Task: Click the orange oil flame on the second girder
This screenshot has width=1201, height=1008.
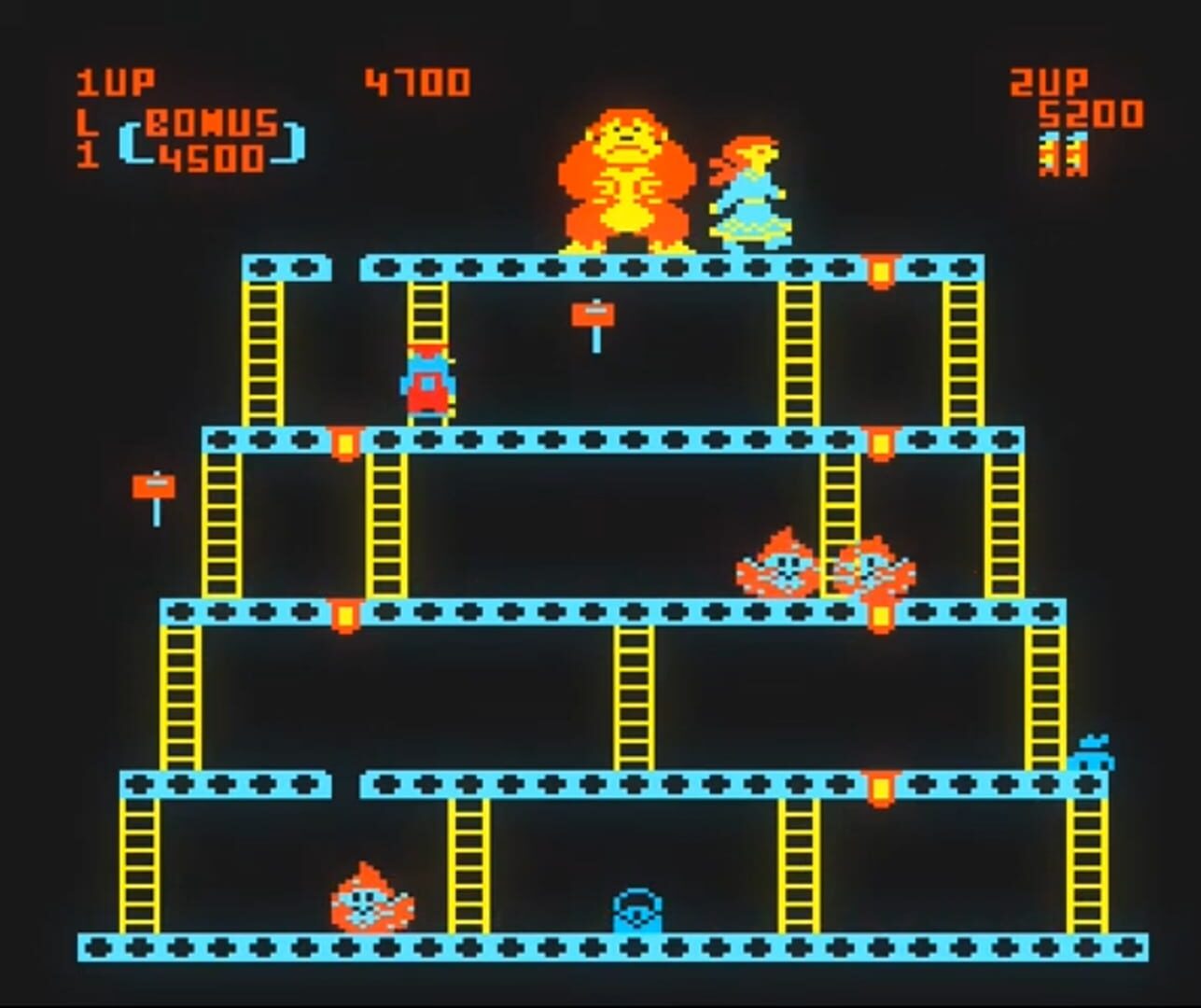Action: point(345,441)
